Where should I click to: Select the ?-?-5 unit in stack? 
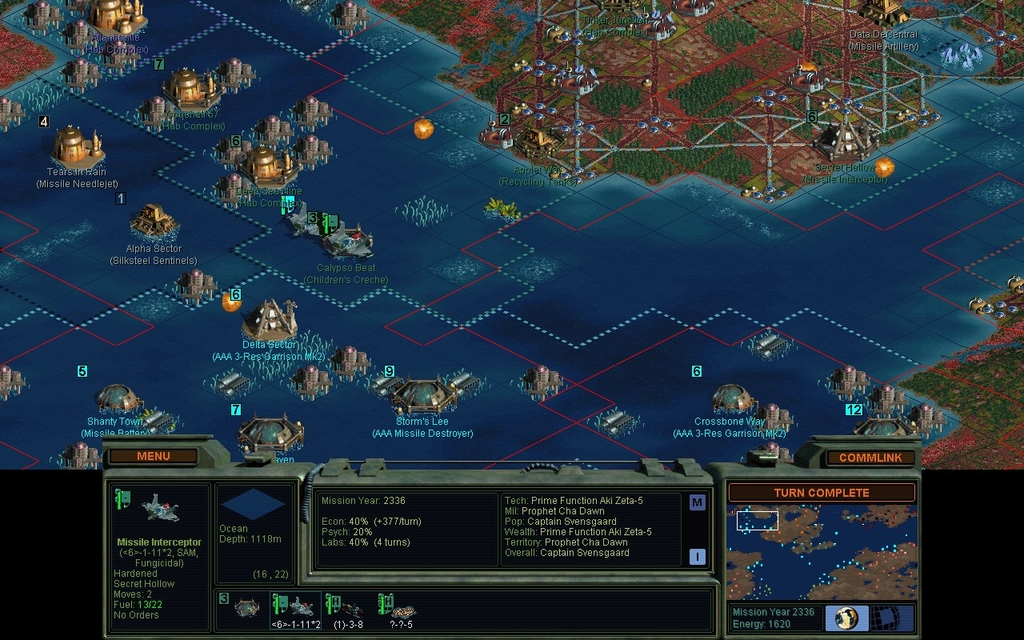pos(401,607)
